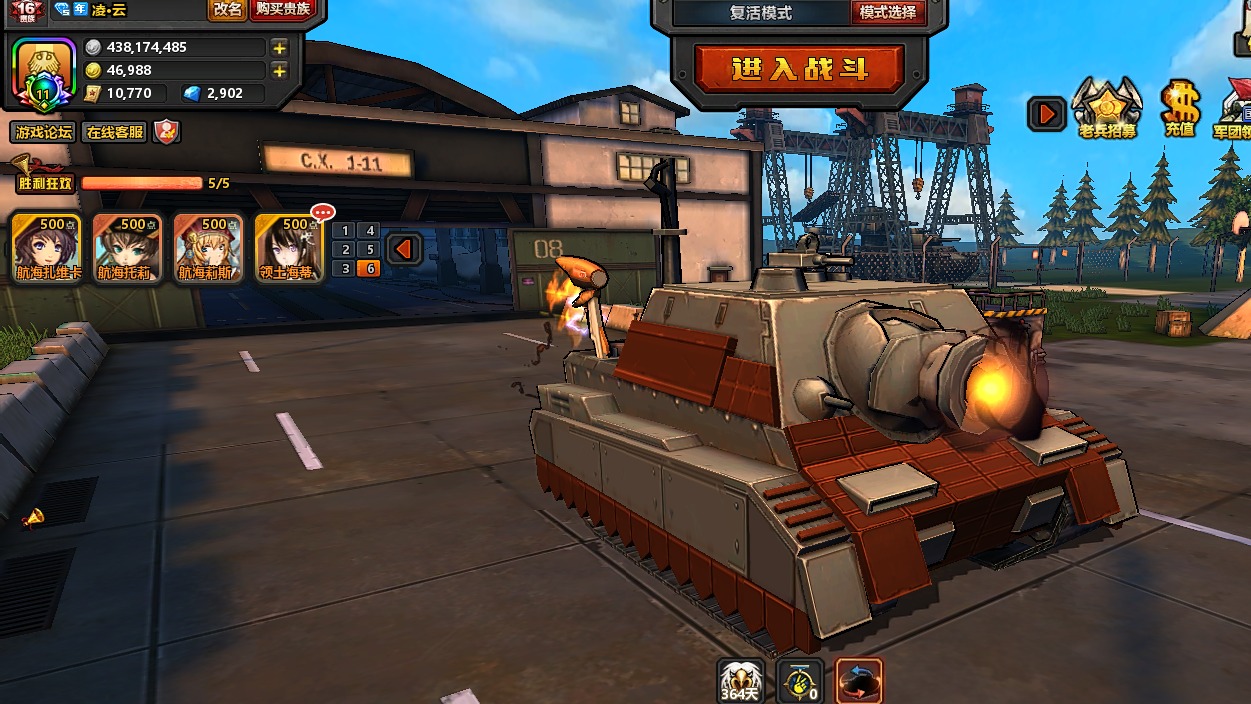Rotate the tank with the circular arrows icon

coord(859,680)
